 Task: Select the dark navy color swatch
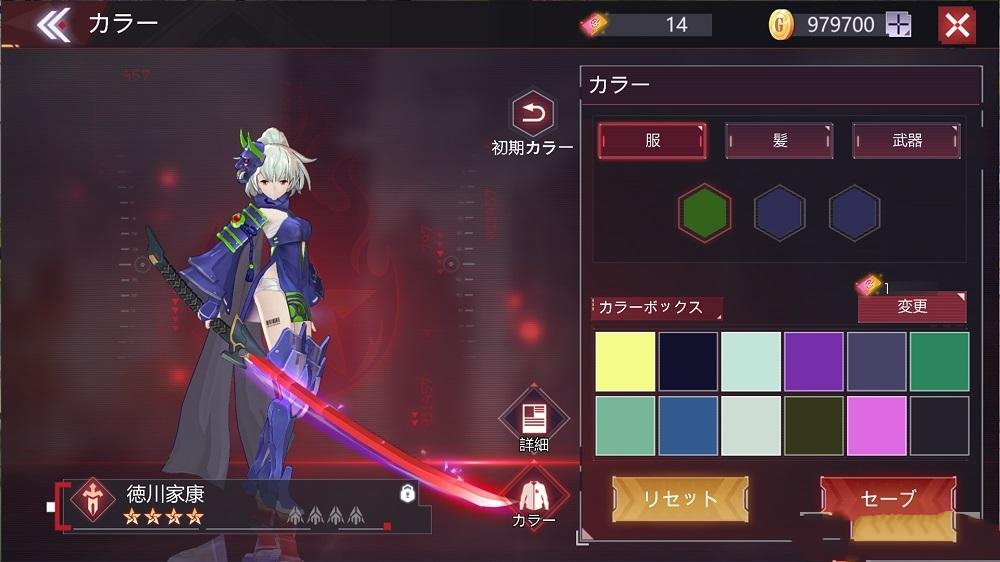pyautogui.click(x=688, y=362)
